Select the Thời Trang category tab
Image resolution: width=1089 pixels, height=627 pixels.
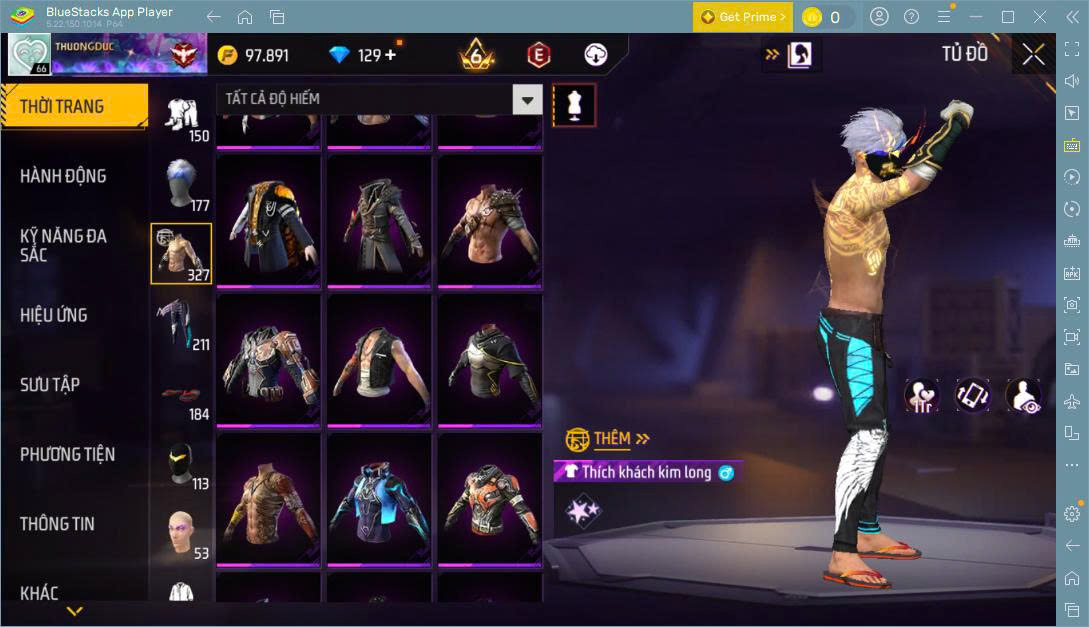(74, 106)
